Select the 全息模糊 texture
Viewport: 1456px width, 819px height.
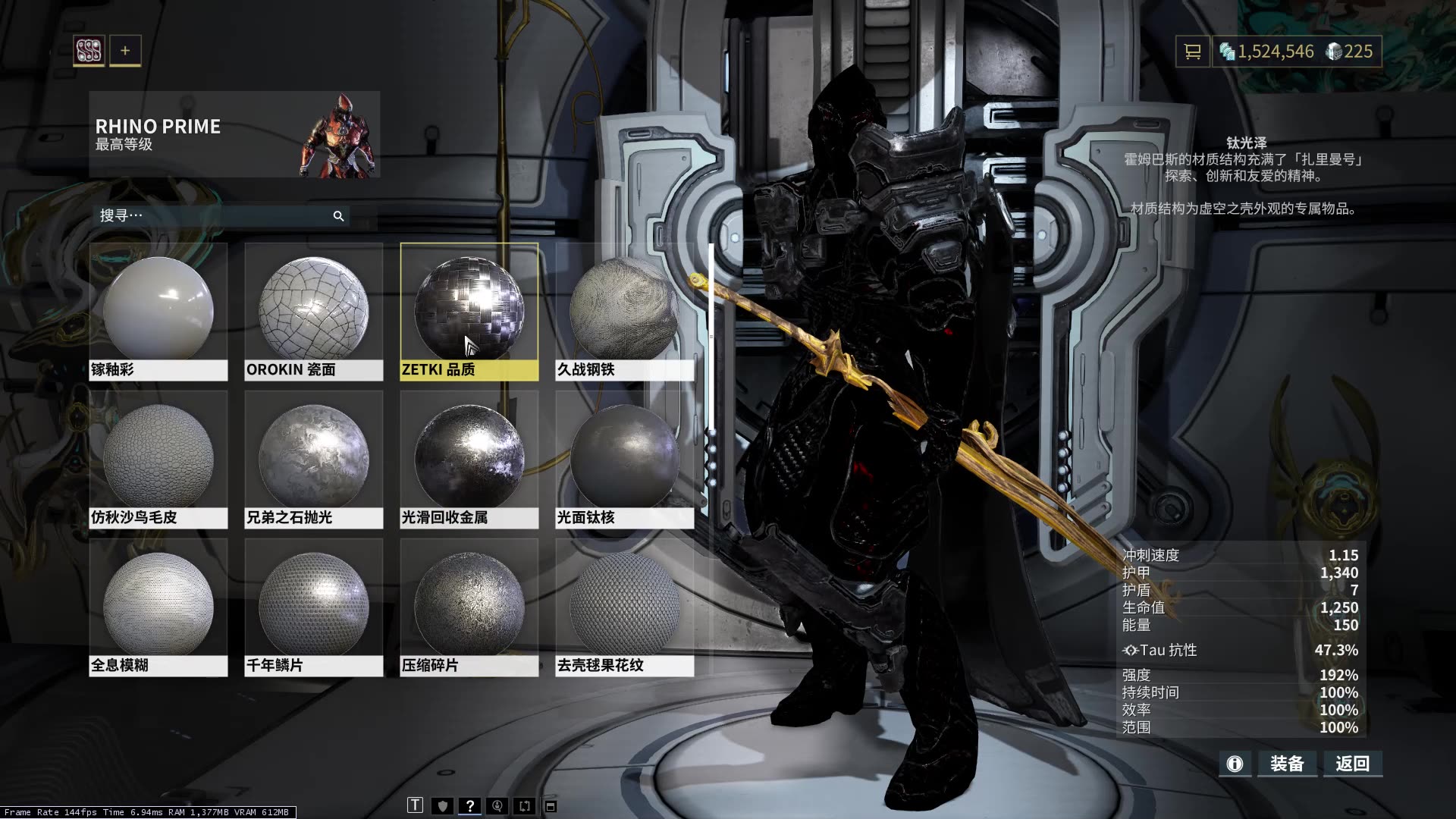click(x=158, y=605)
